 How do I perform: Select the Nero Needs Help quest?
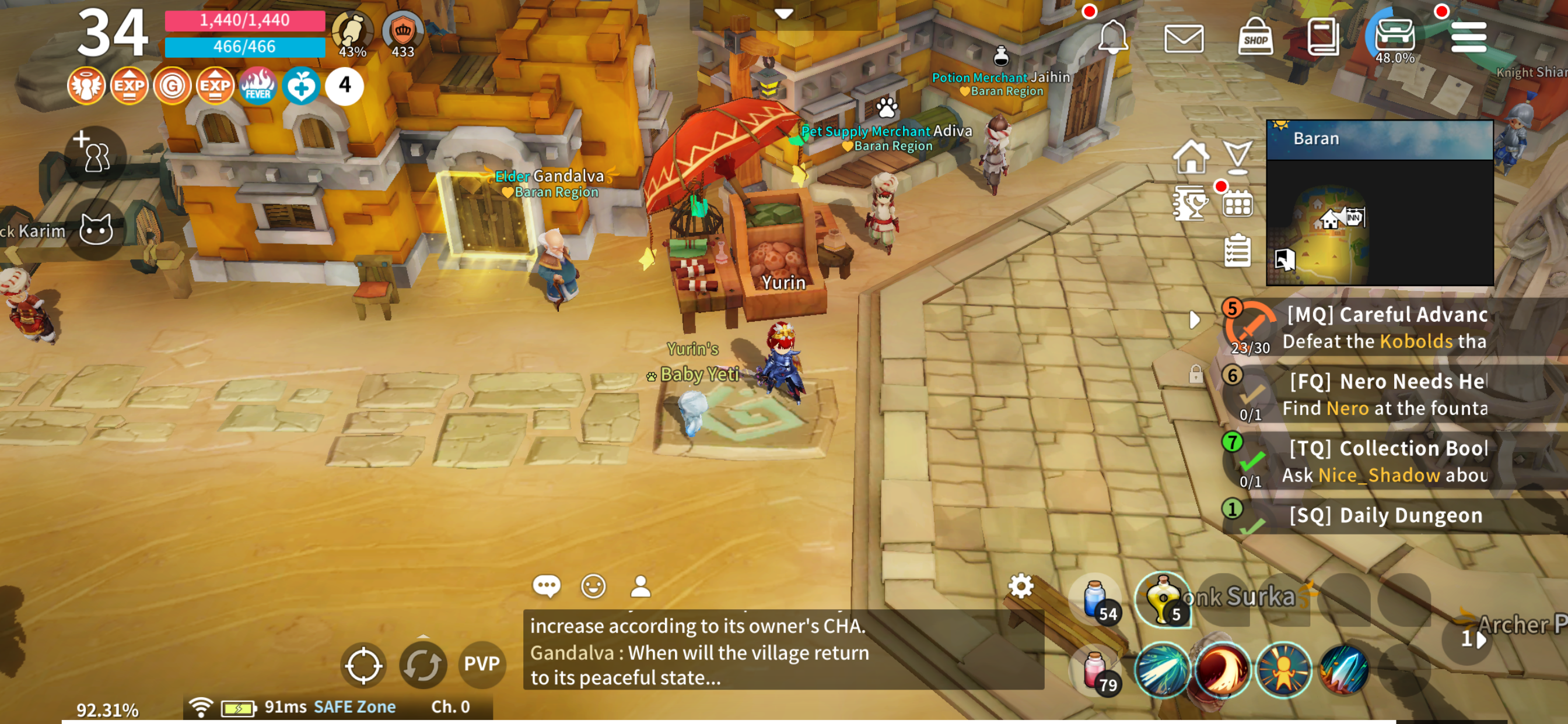click(1385, 395)
